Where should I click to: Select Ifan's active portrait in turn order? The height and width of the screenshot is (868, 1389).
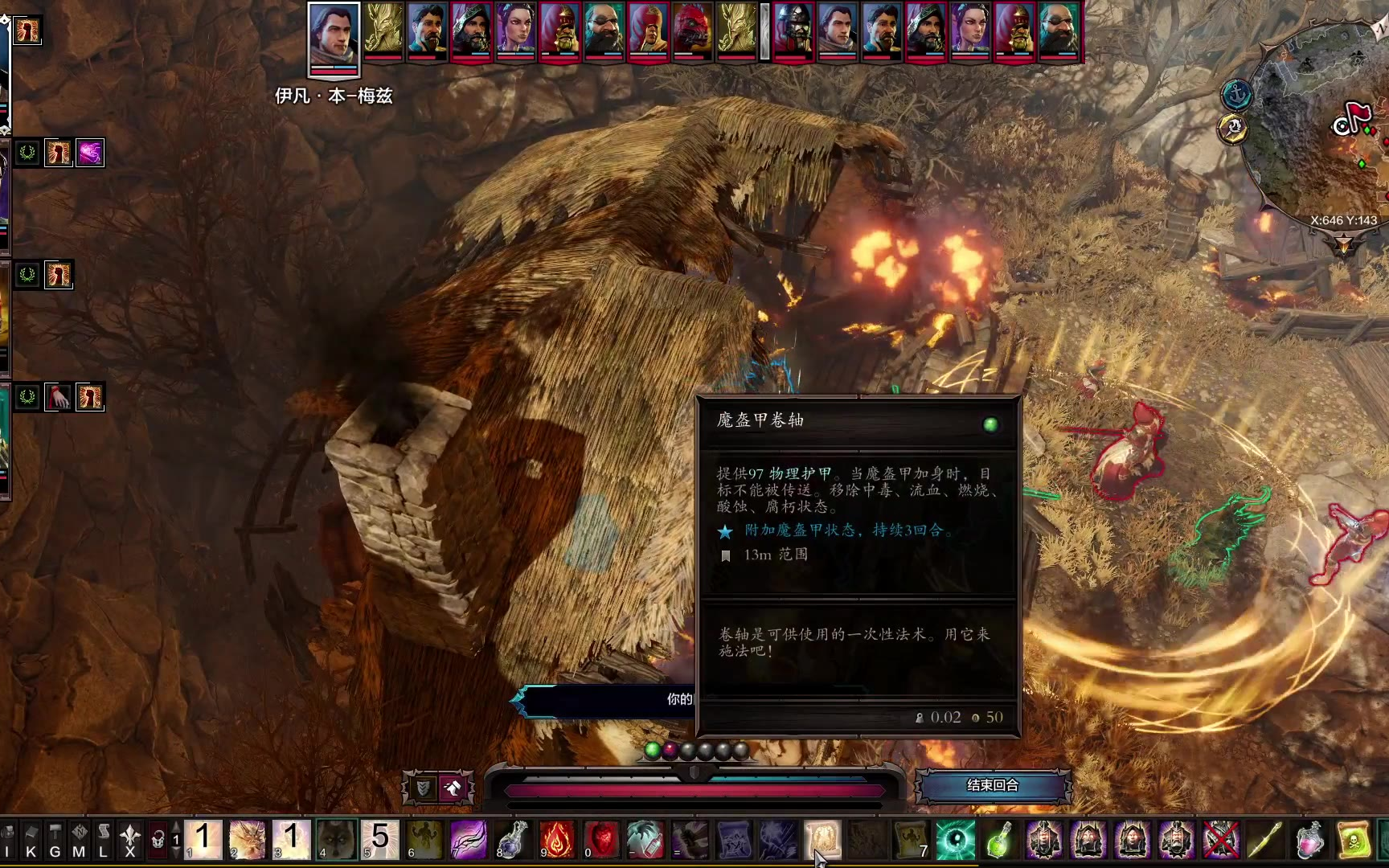coord(334,36)
